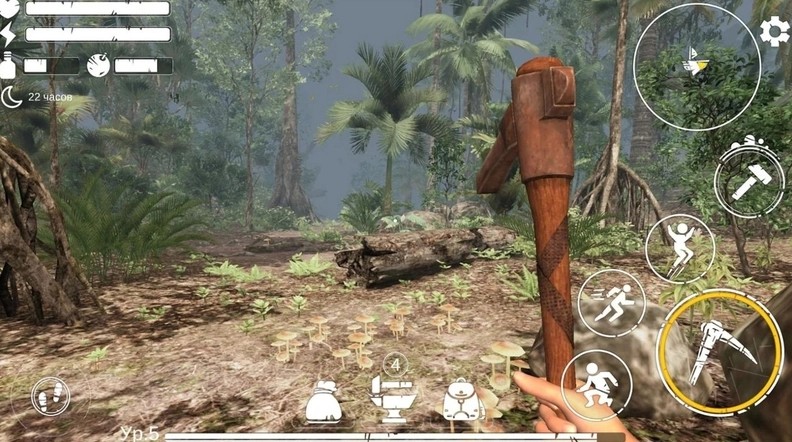Open the anvil crafting menu
The image size is (792, 442).
392,398
